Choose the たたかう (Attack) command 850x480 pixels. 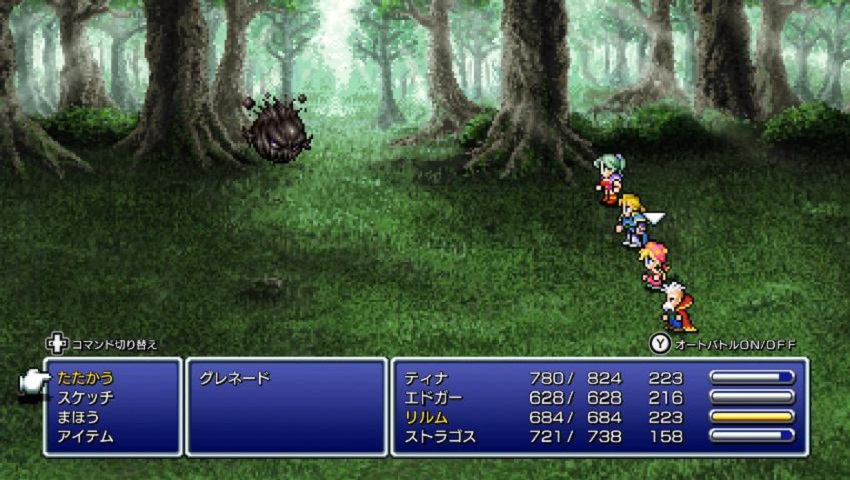tap(86, 379)
